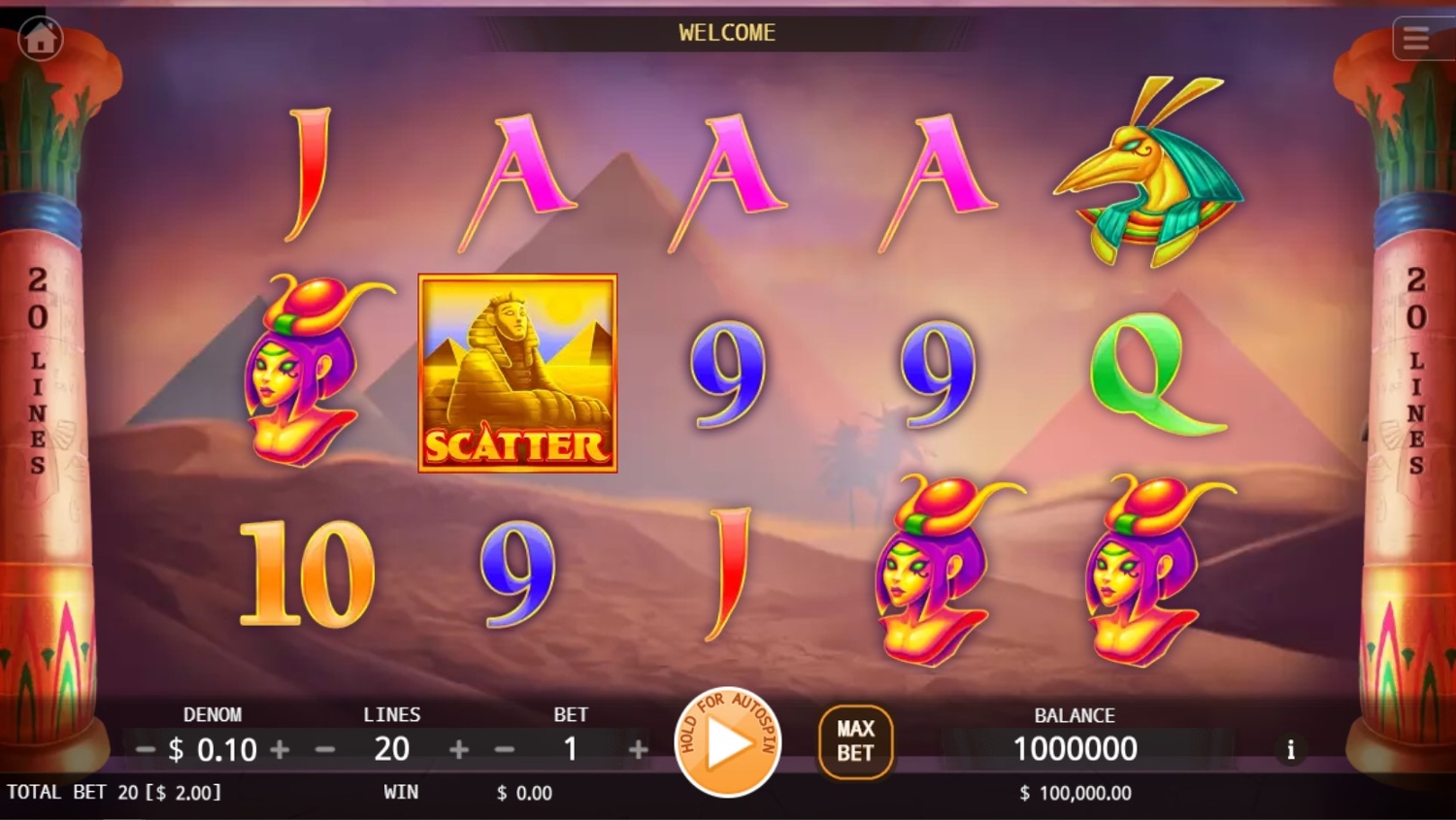Screen dimensions: 1456x820
Task: Add more pay lines
Action: tap(459, 749)
